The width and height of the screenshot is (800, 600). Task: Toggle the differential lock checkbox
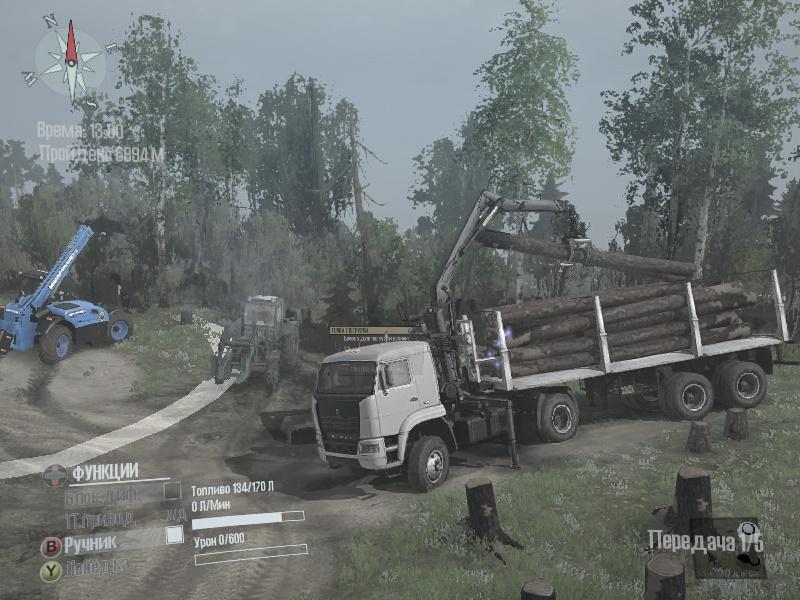click(x=172, y=491)
